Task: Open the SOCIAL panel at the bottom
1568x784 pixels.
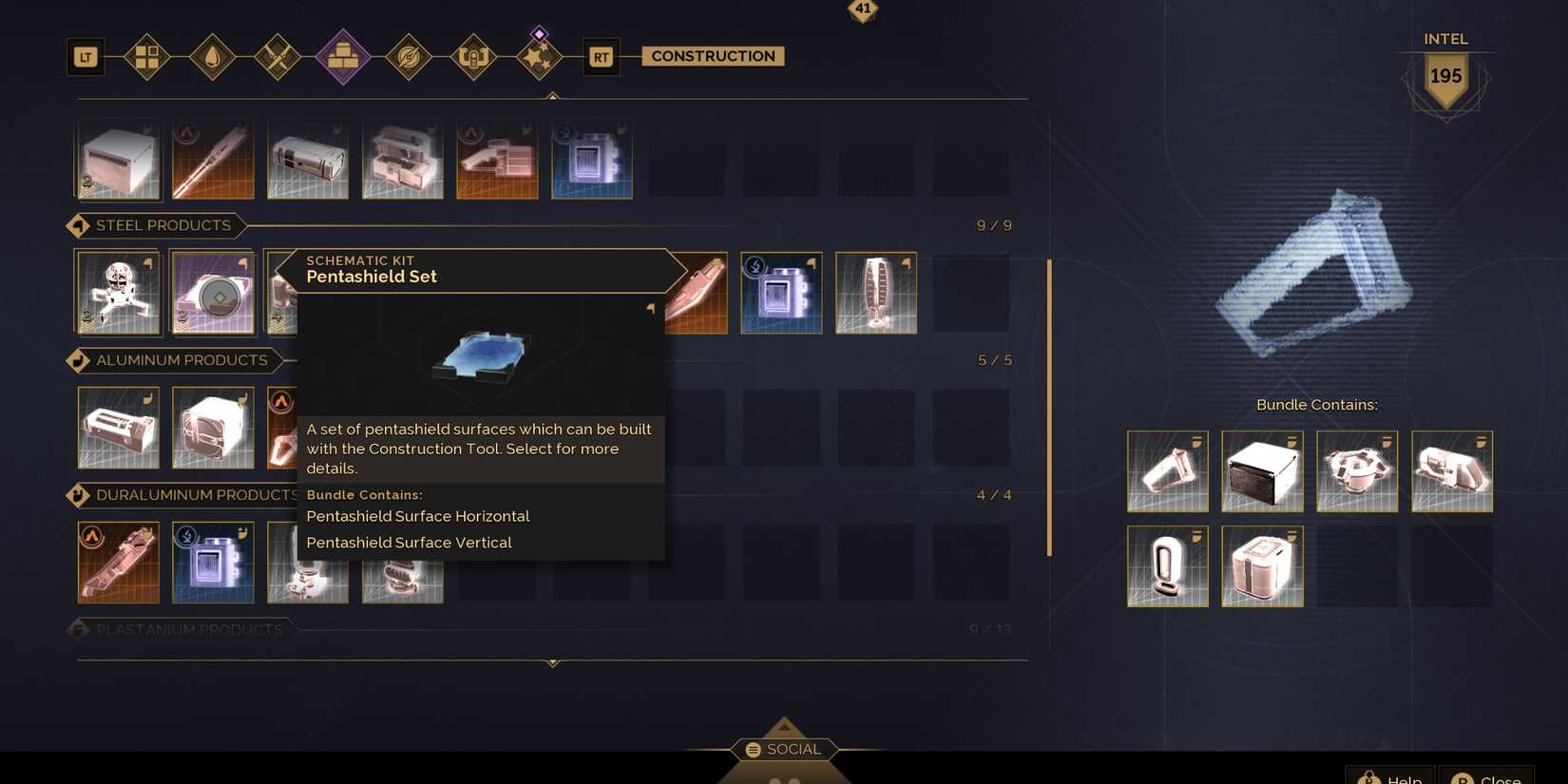Action: click(783, 749)
